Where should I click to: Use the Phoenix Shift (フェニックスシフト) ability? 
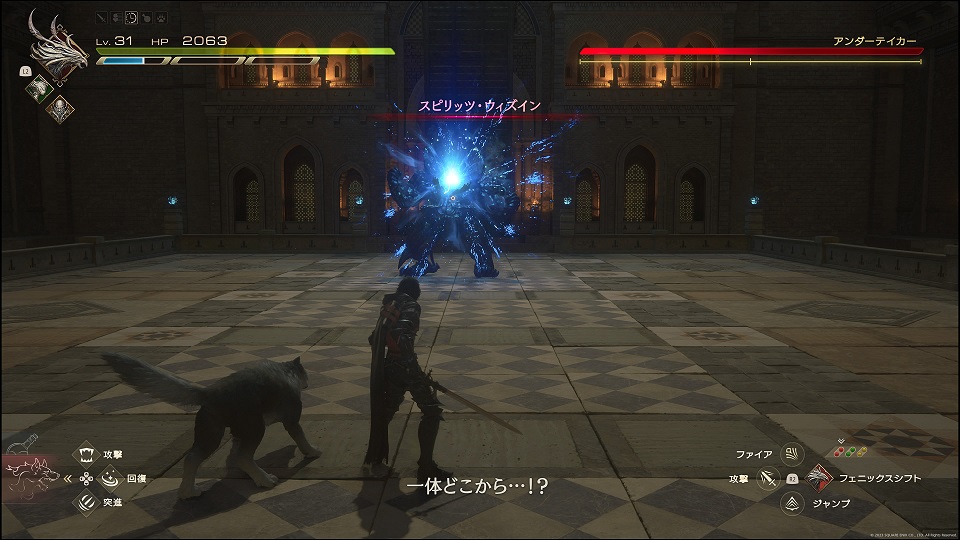tap(819, 478)
